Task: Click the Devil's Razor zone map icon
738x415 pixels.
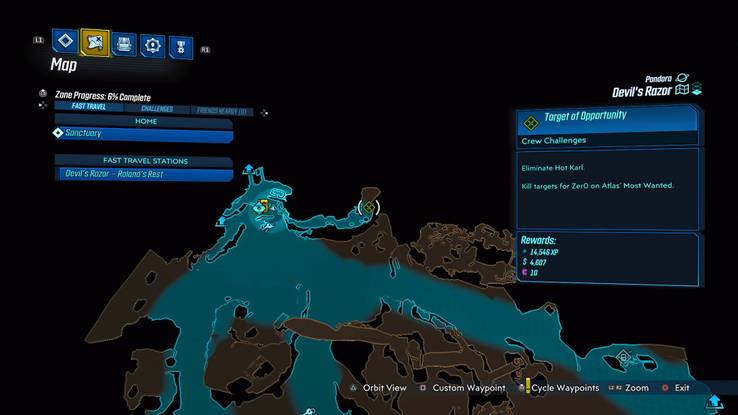Action: (683, 90)
